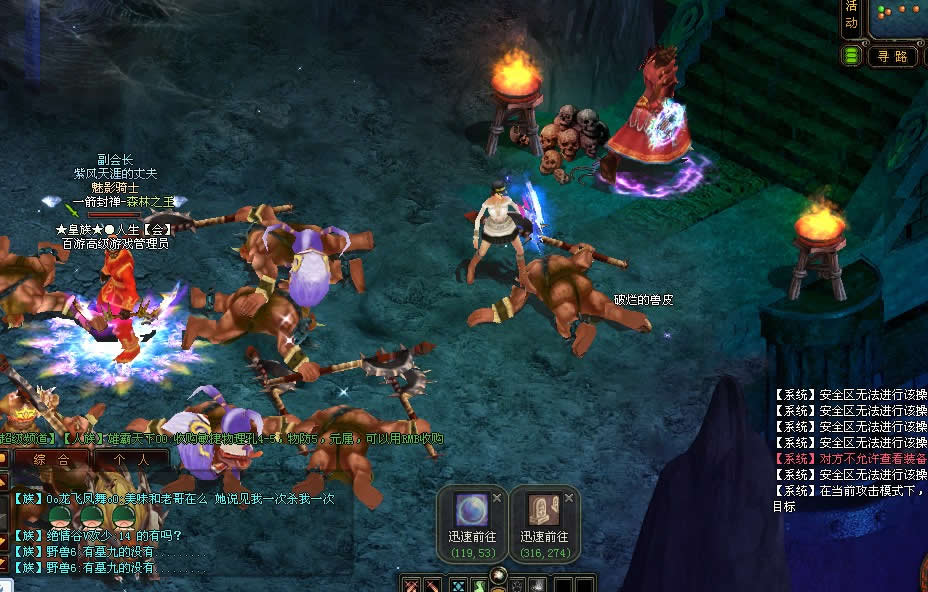Click the round orb button above the hotbar
The width and height of the screenshot is (928, 592).
pyautogui.click(x=500, y=574)
